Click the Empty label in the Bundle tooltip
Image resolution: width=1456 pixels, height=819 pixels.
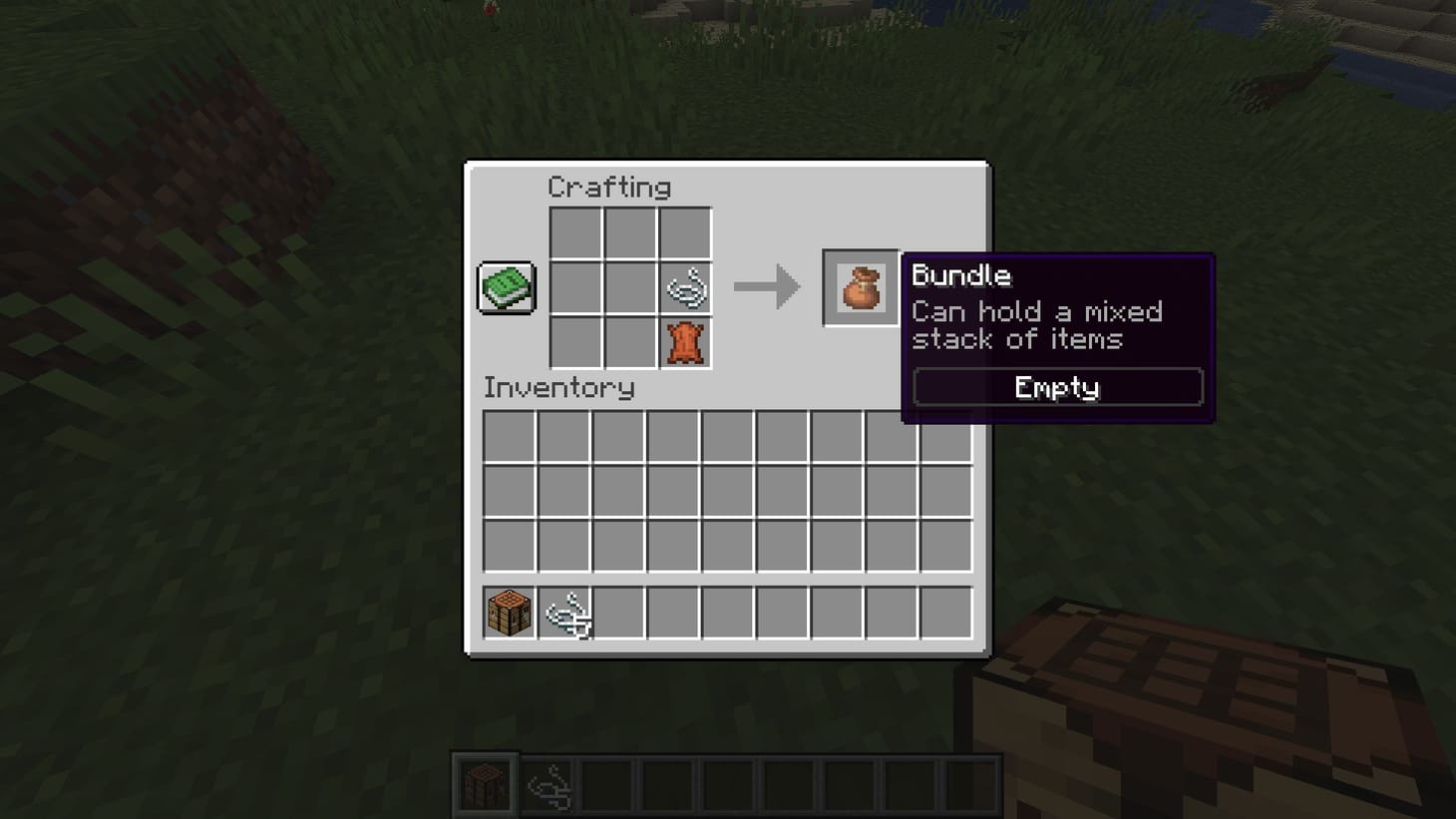[1055, 387]
